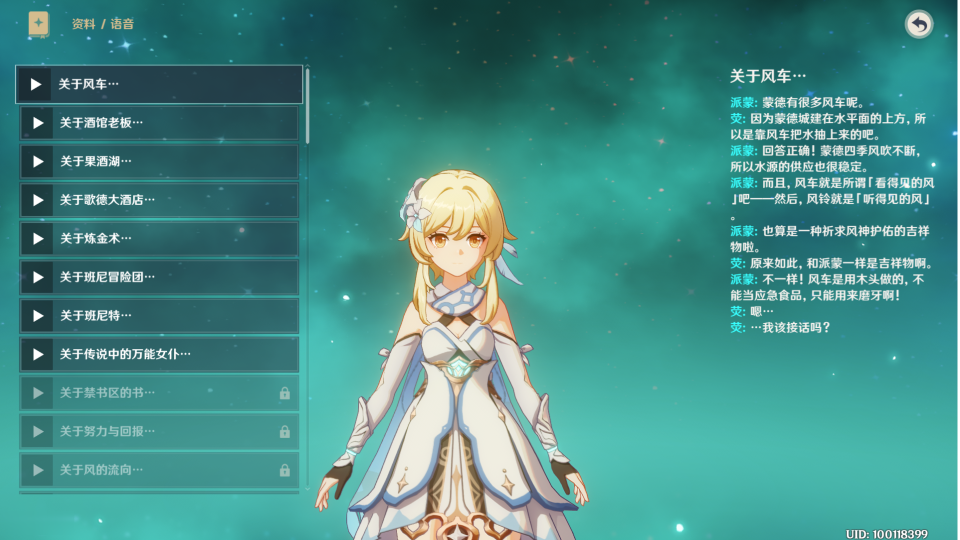Select the 关于班尼冒险团 voice entry
Screen dimensions: 960x540
click(x=160, y=277)
